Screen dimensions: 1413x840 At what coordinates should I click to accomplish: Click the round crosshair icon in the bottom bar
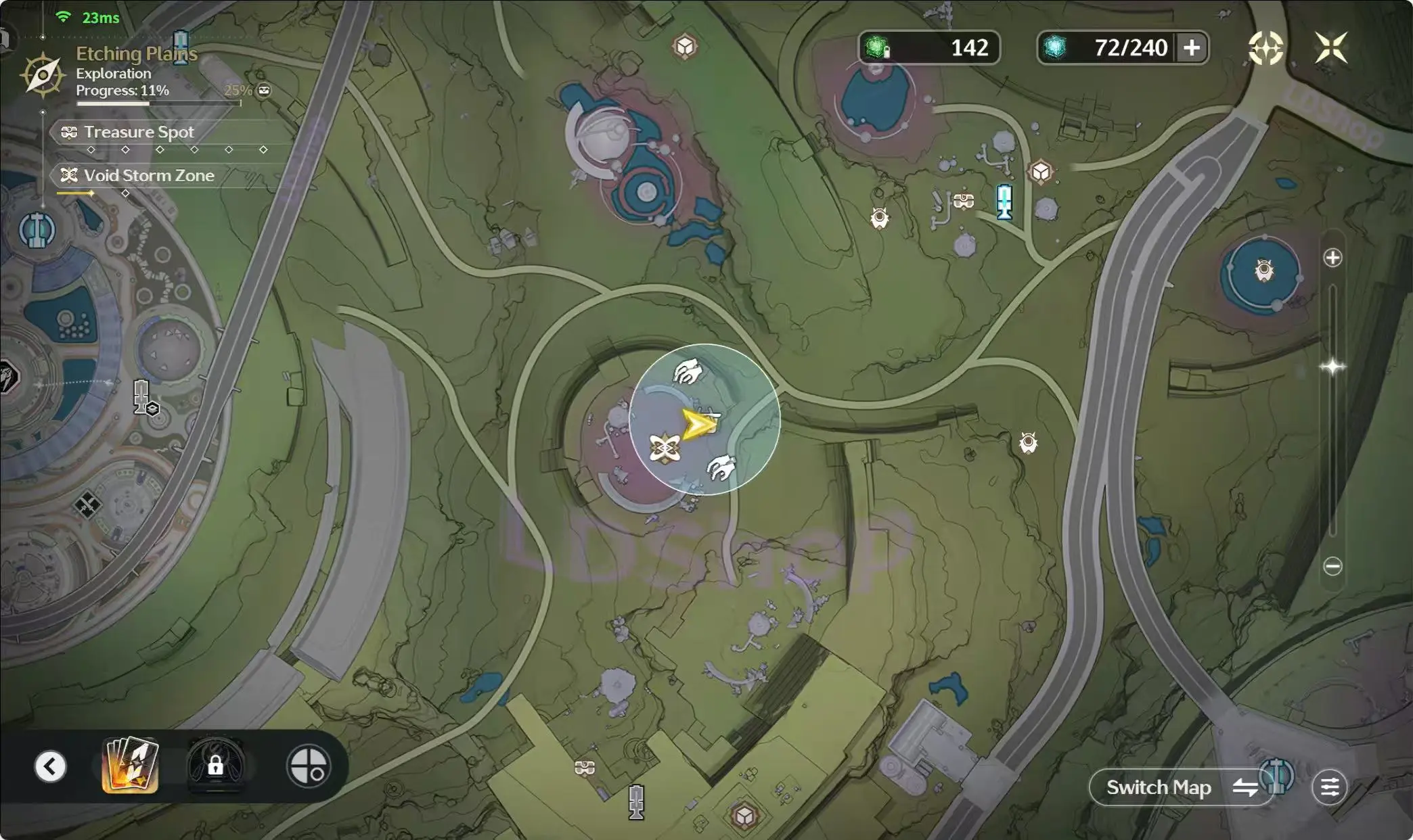(x=309, y=766)
